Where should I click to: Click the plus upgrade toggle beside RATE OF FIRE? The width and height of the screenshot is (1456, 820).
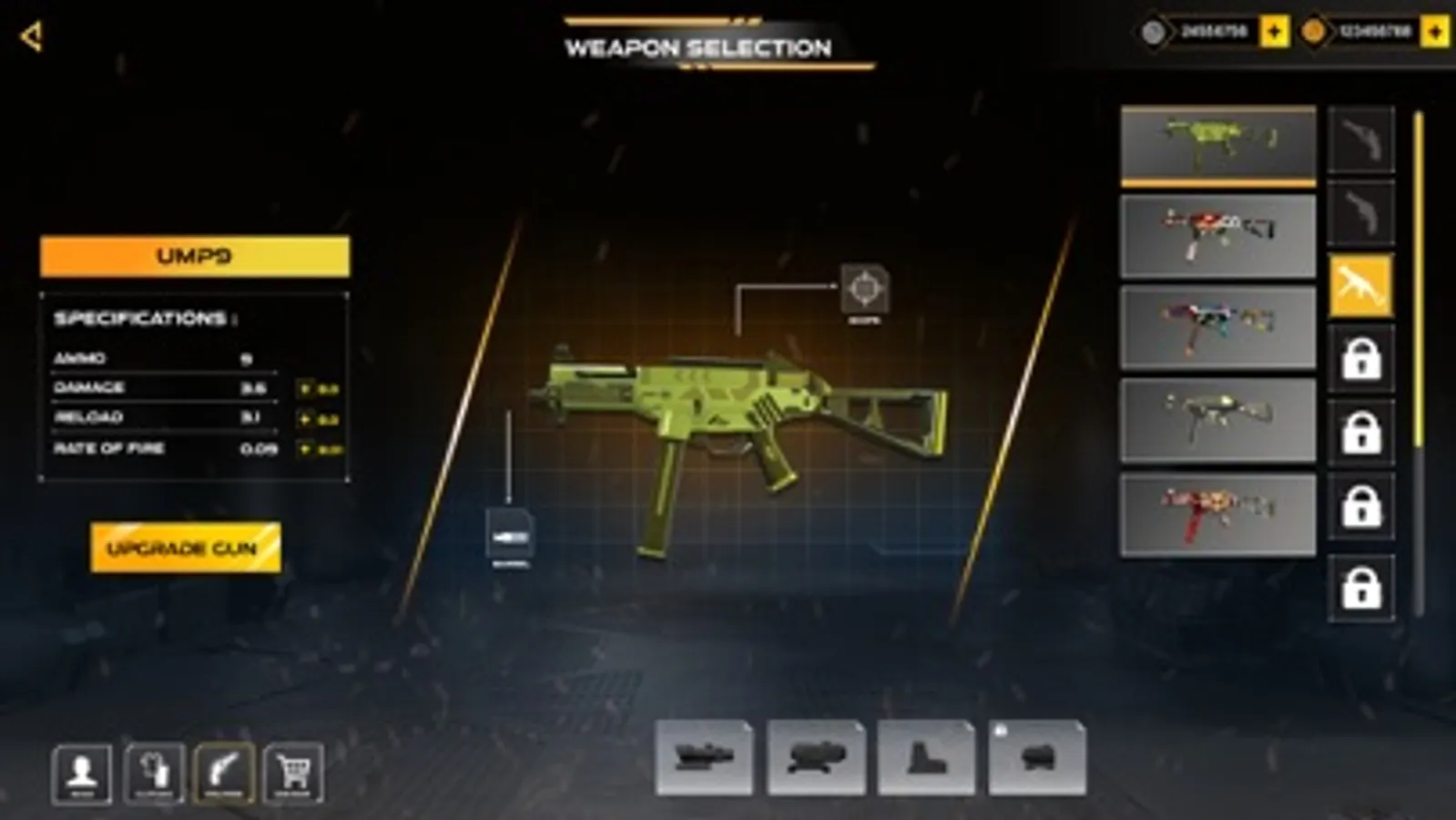point(306,448)
